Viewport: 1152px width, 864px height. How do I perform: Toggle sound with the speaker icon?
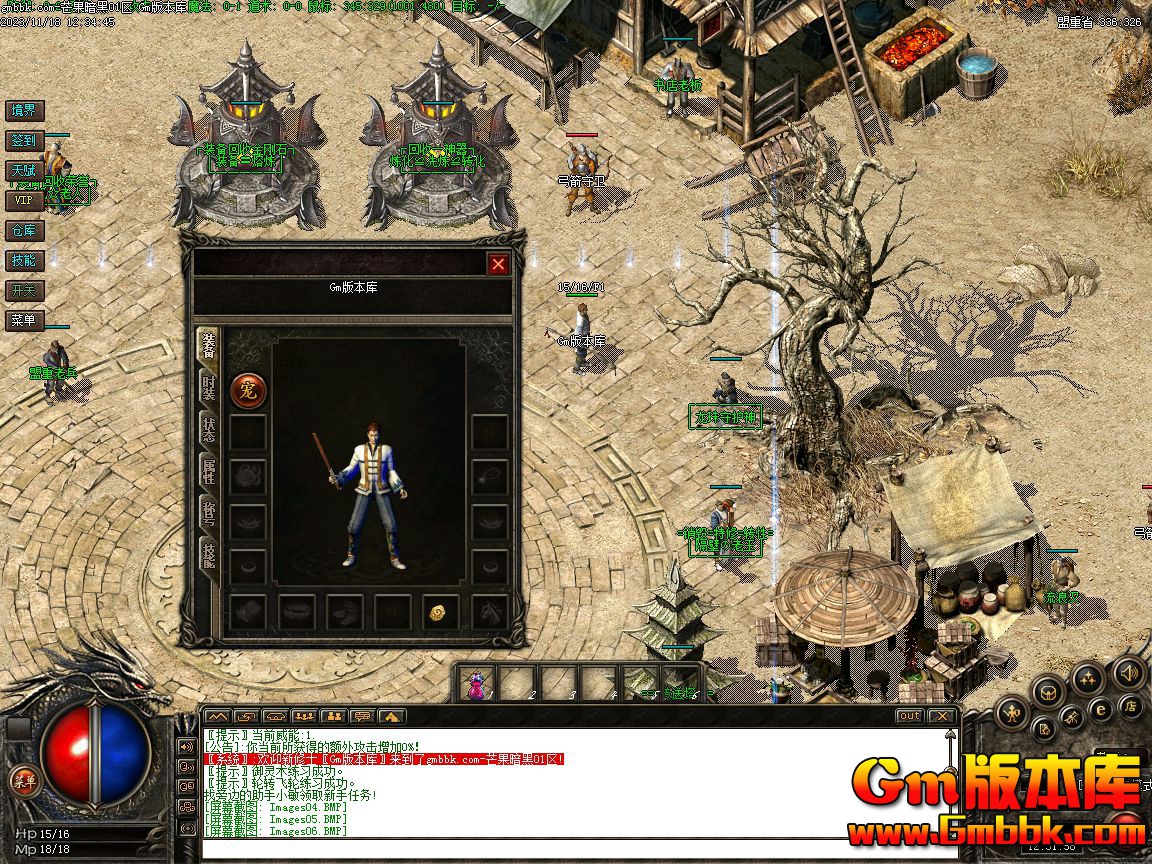[x=1129, y=671]
